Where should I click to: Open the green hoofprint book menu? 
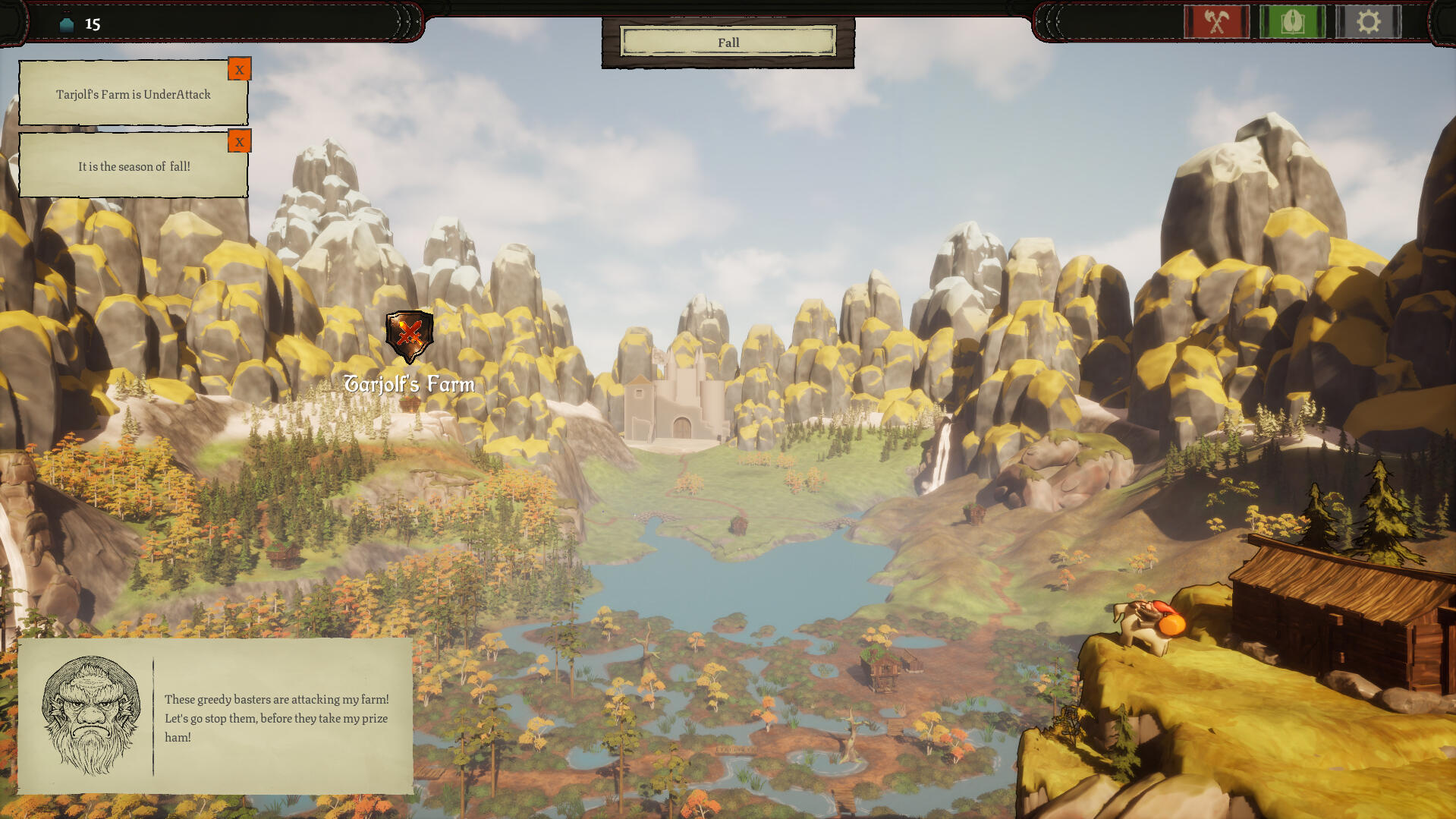point(1292,22)
